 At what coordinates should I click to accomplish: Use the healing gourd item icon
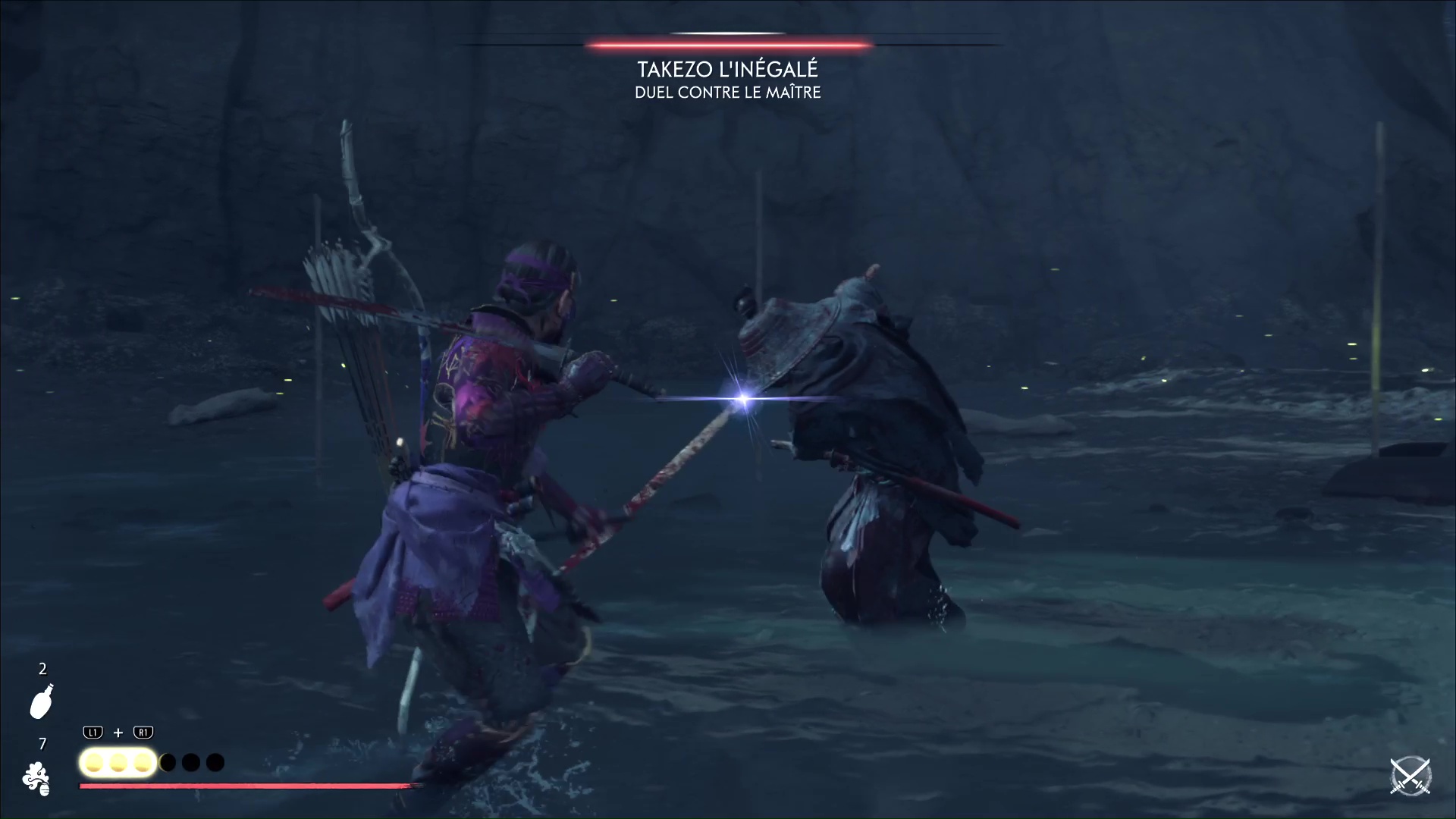pos(42,701)
